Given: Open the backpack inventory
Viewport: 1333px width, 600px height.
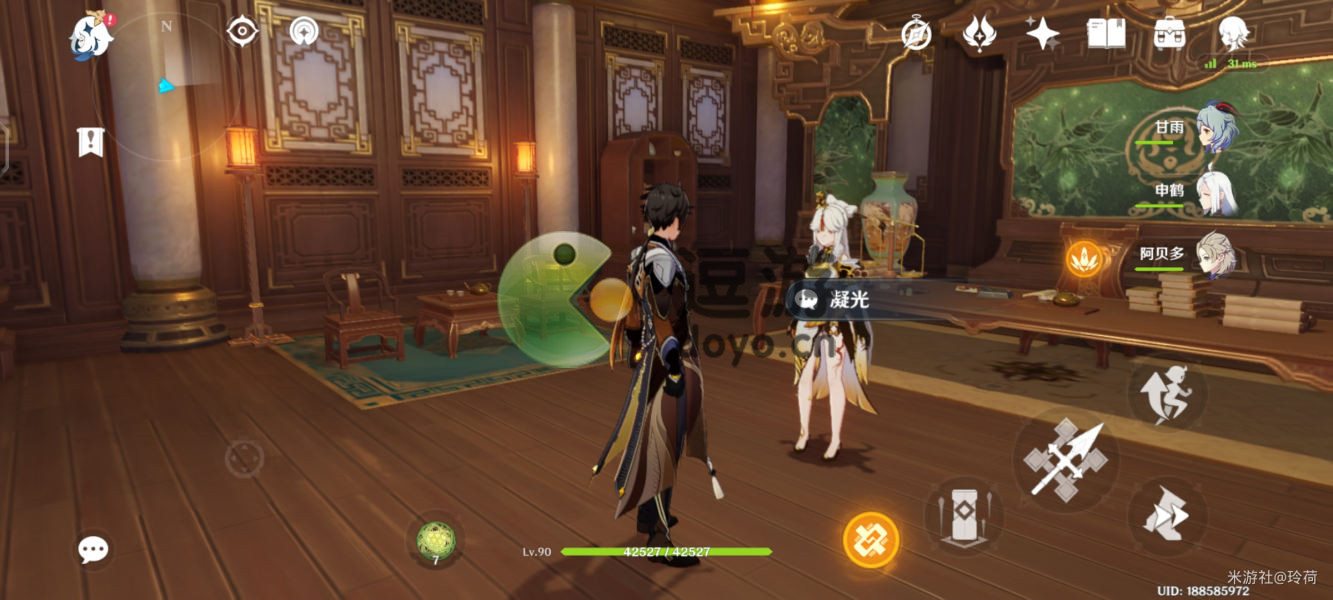Looking at the screenshot, I should tap(1169, 34).
